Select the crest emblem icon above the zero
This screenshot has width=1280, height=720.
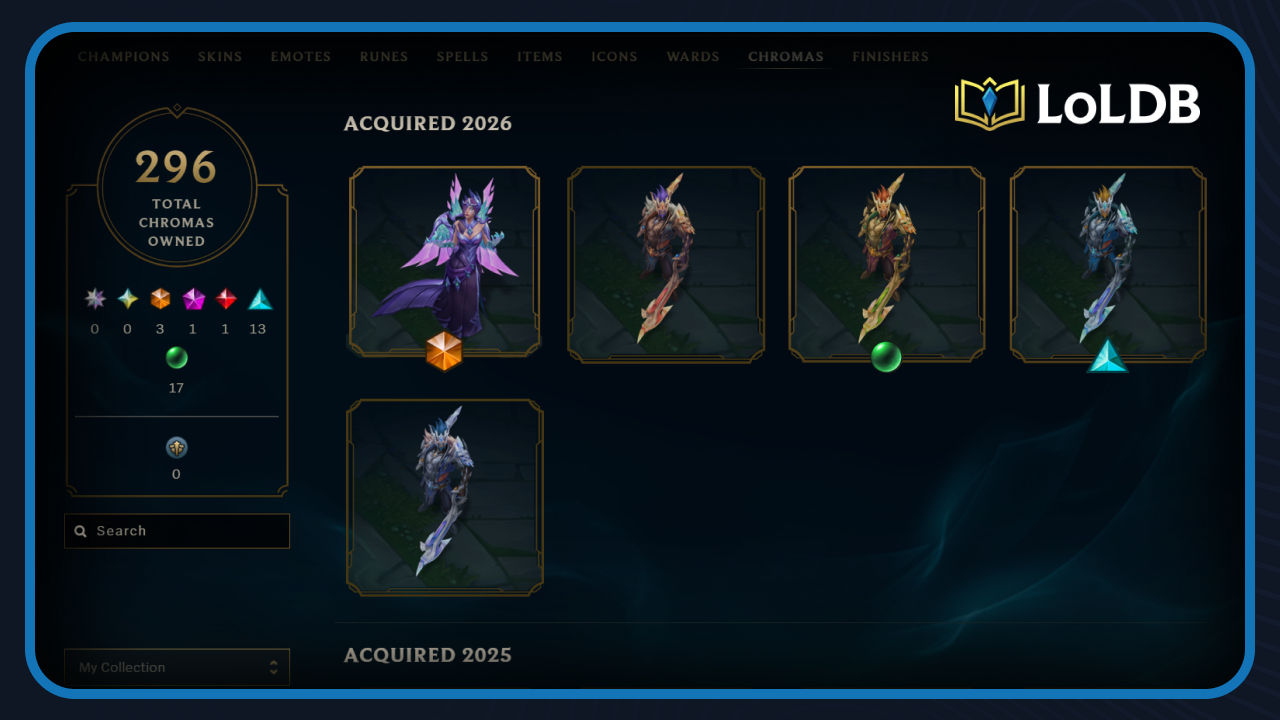pyautogui.click(x=176, y=447)
